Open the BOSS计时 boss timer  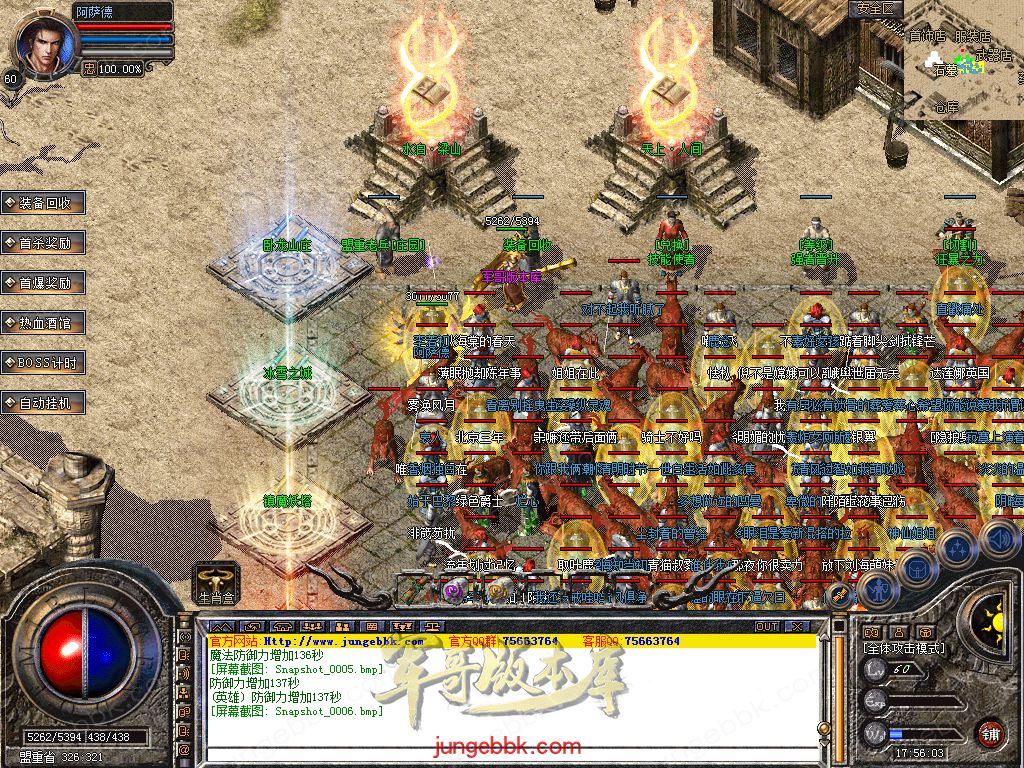click(x=44, y=363)
